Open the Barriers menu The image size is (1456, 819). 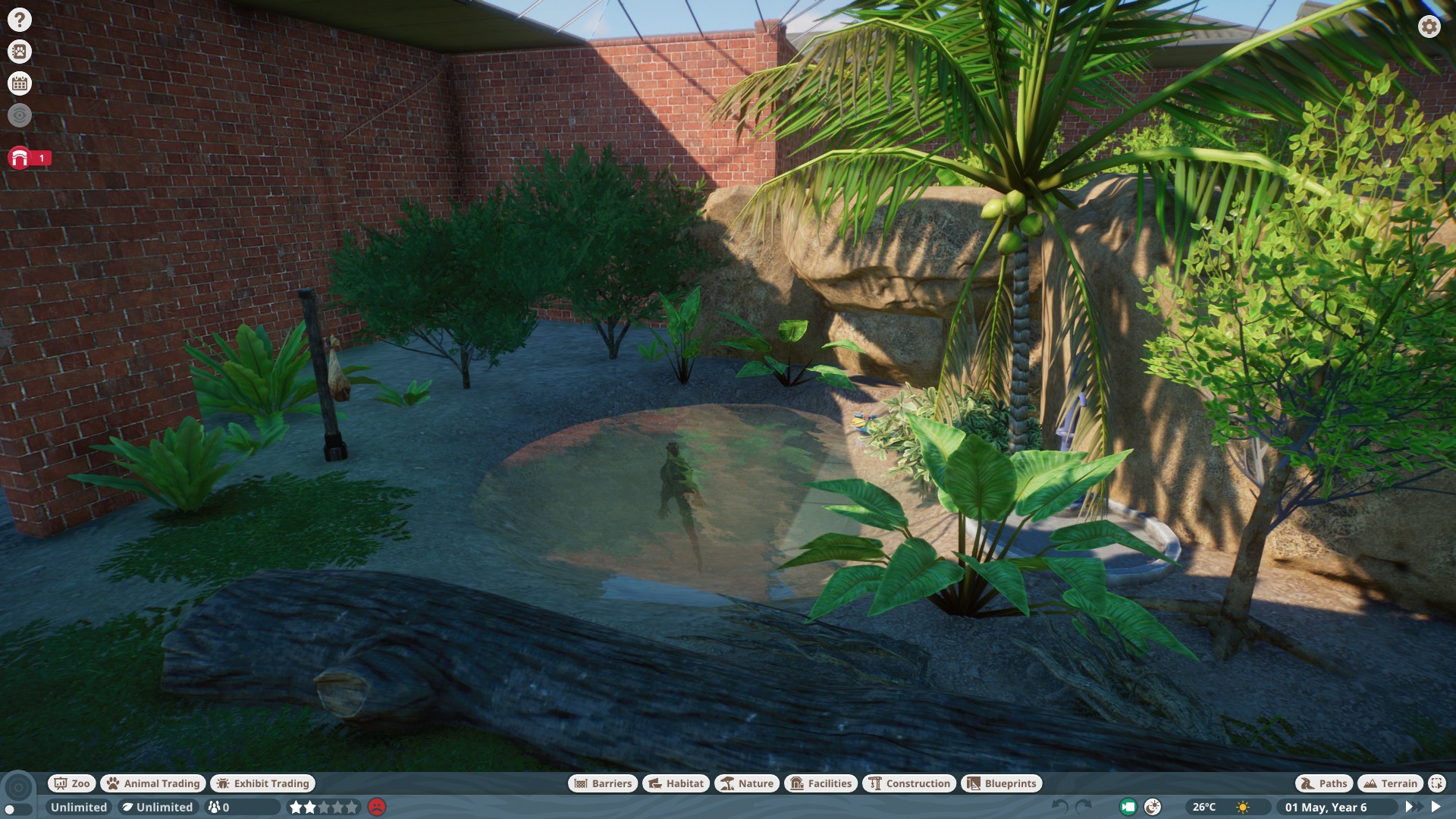coord(601,783)
